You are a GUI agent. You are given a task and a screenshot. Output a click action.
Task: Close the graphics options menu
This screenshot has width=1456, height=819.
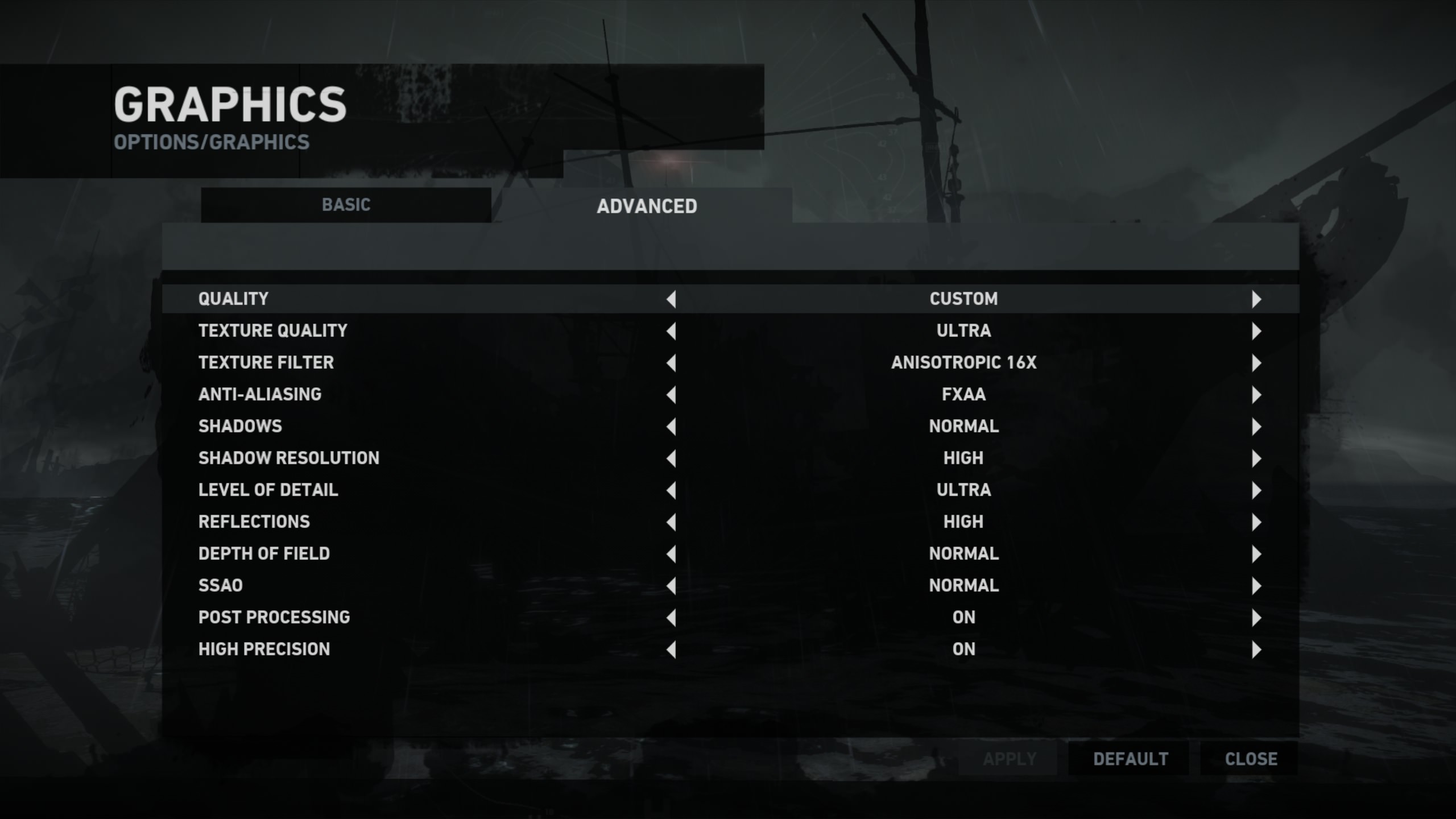coord(1251,759)
